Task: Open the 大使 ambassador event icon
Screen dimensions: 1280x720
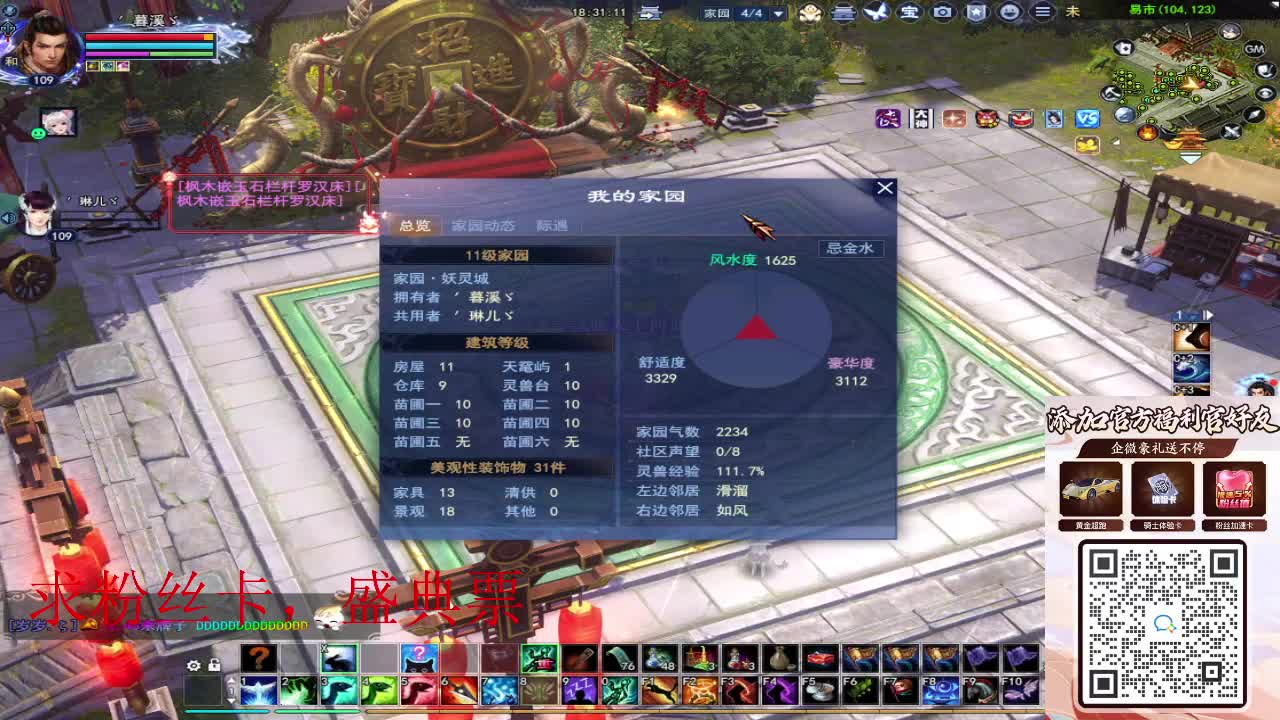Action: [x=919, y=118]
